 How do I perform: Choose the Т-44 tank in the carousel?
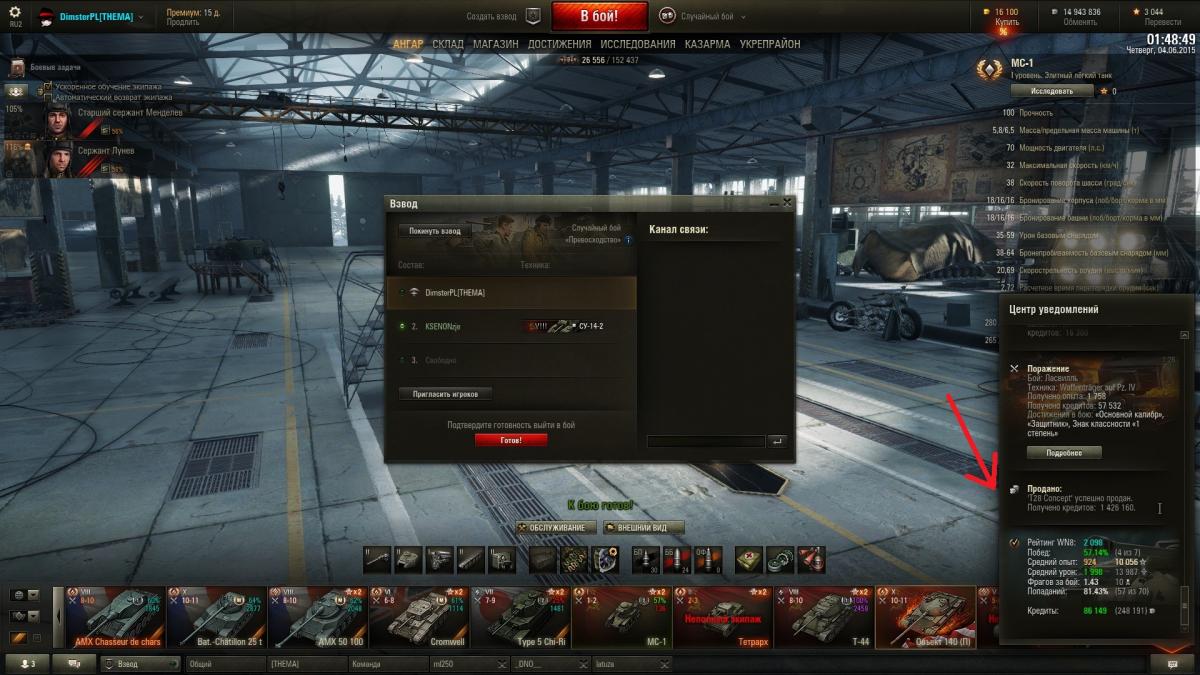tap(829, 618)
